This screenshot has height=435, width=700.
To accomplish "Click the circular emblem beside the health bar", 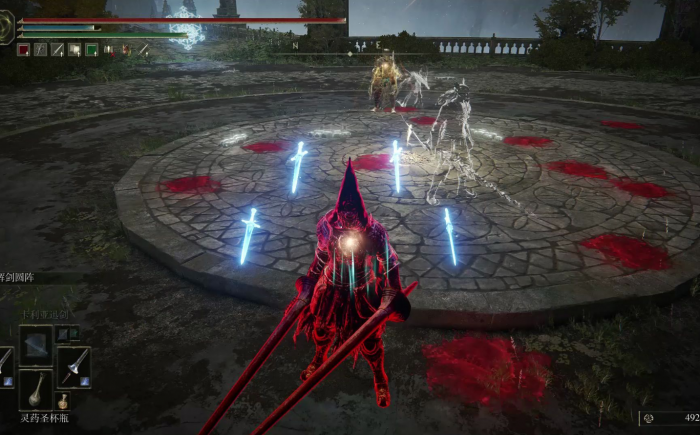I will [7, 29].
